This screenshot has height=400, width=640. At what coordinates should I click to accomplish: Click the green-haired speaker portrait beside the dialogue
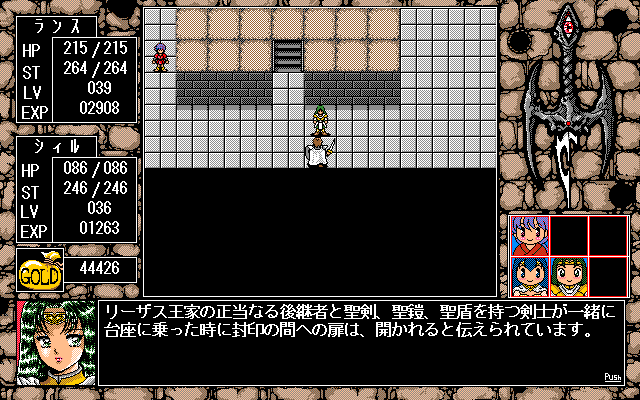[55, 342]
